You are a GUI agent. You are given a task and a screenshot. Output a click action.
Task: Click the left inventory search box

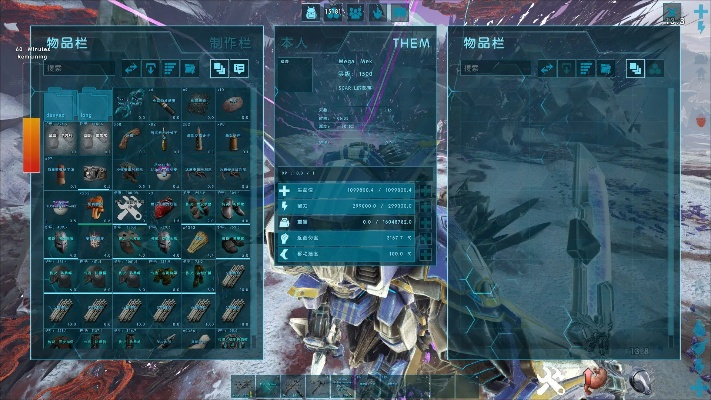pos(78,69)
